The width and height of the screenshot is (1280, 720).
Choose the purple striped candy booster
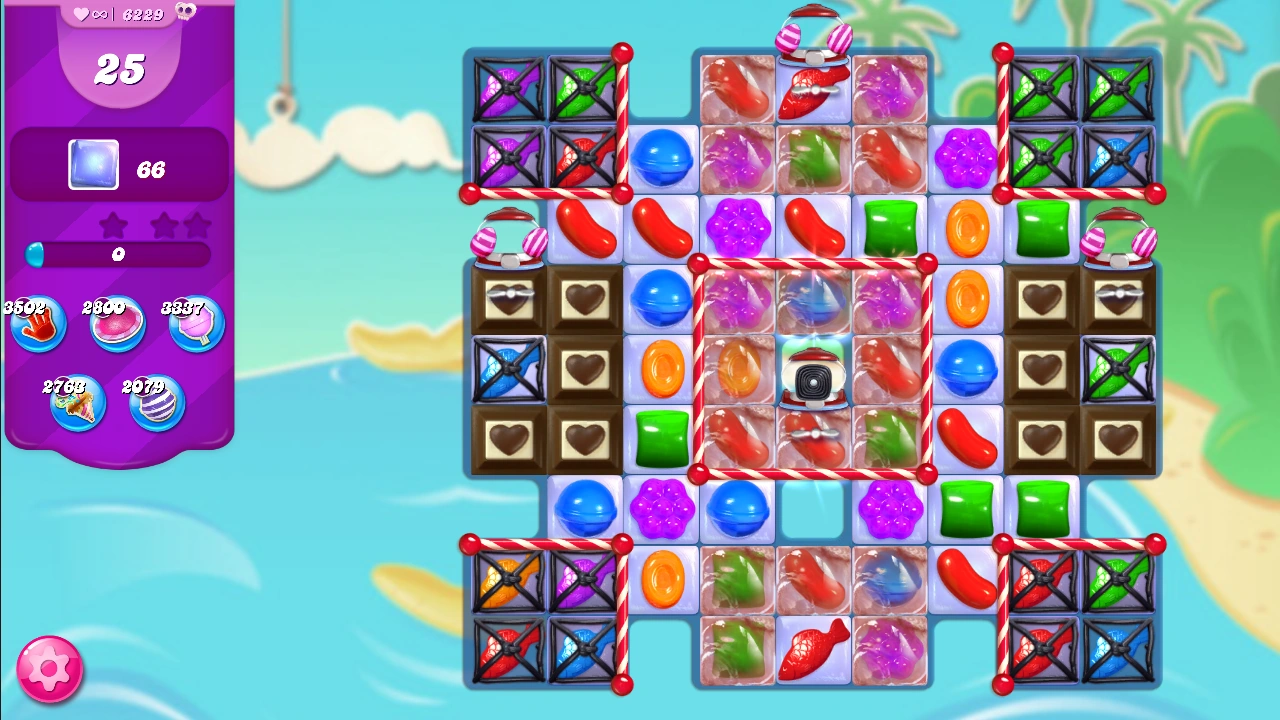156,402
